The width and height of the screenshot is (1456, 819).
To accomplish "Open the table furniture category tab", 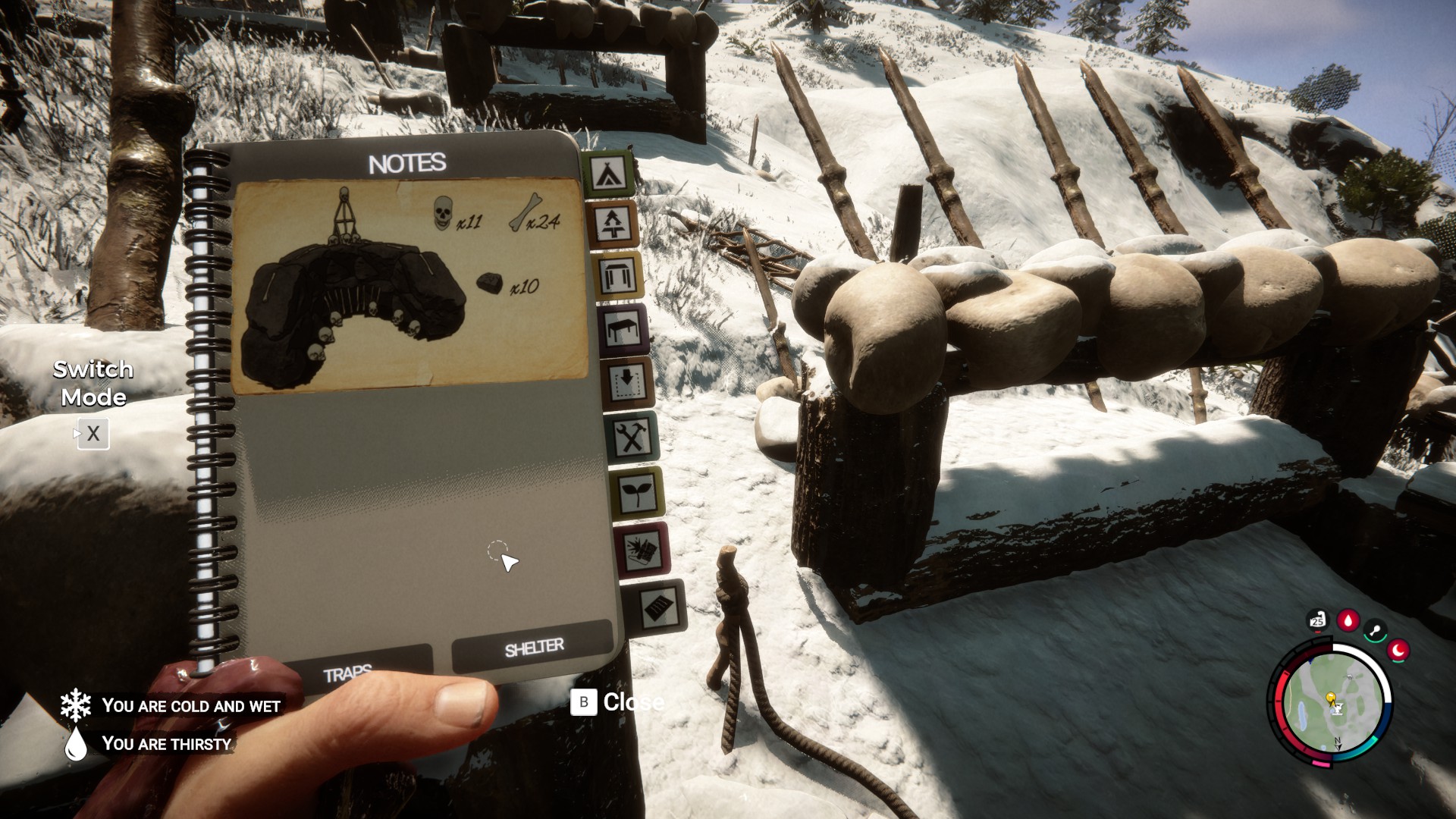I will tap(623, 329).
